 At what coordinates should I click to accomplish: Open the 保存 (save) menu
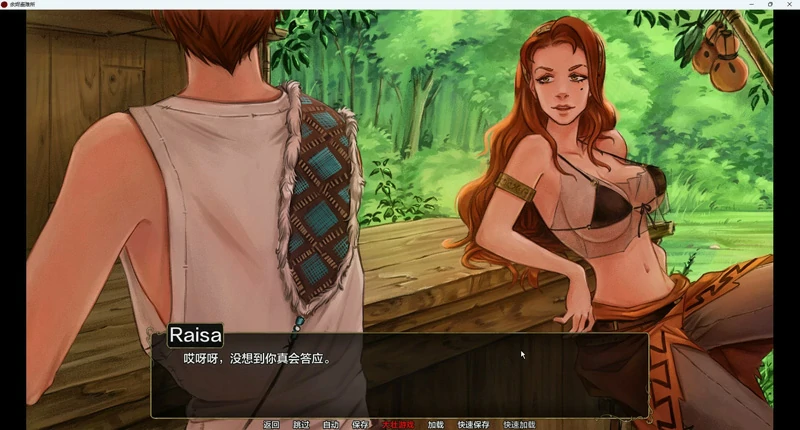(x=361, y=425)
